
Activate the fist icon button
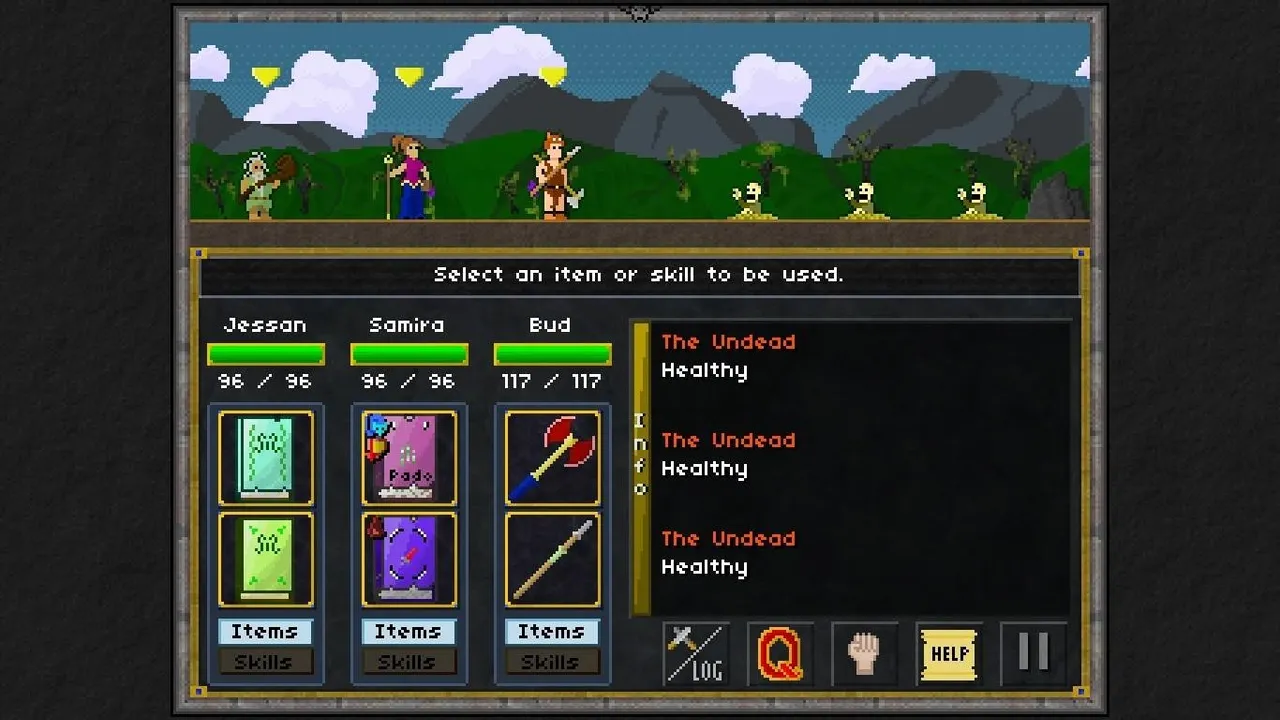tap(864, 654)
